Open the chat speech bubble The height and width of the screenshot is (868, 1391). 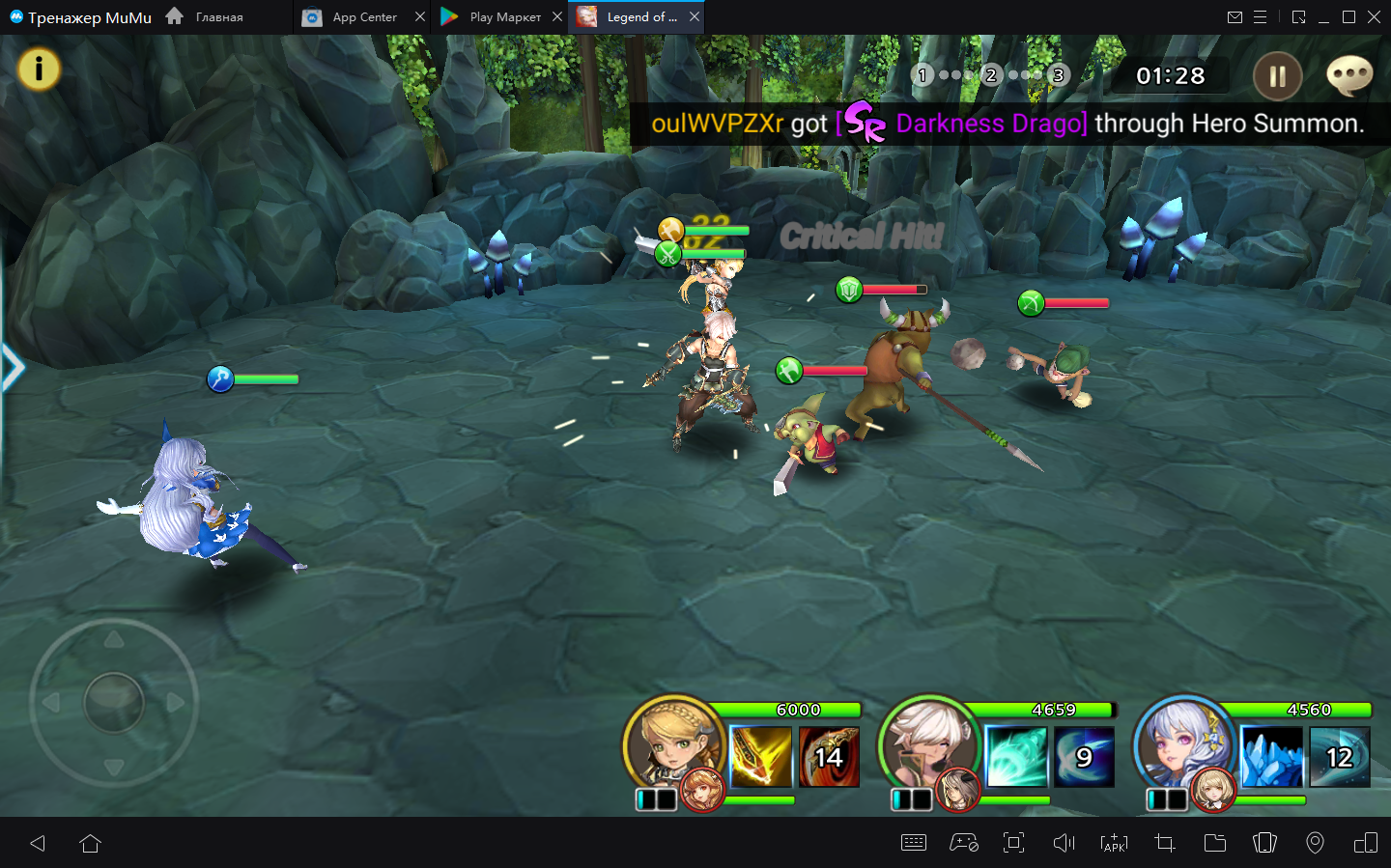click(x=1349, y=75)
